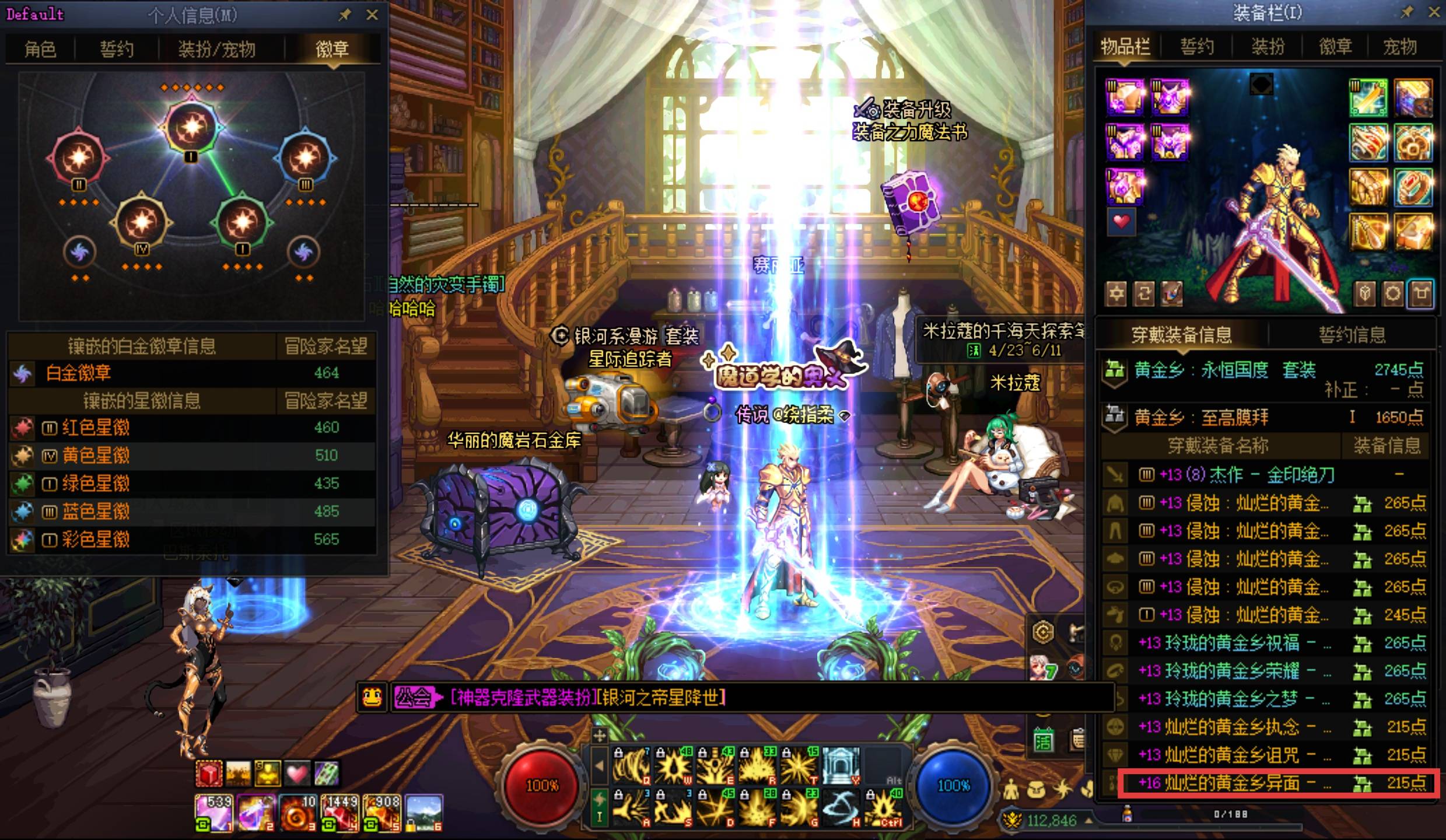
Task: Select the 穿戴装备信息 section
Action: point(1181,334)
